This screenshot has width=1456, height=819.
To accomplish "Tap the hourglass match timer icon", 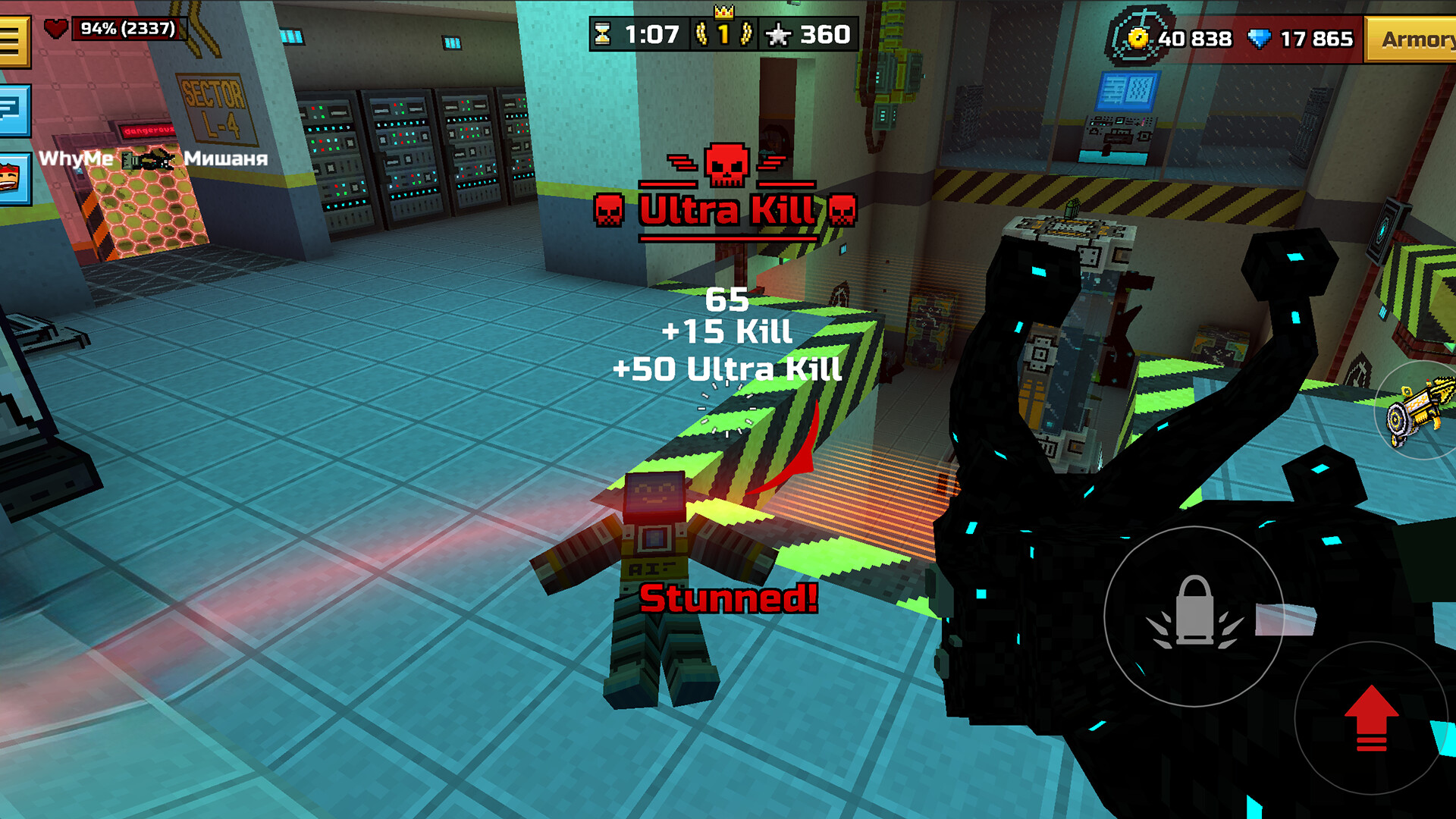I will (x=603, y=33).
